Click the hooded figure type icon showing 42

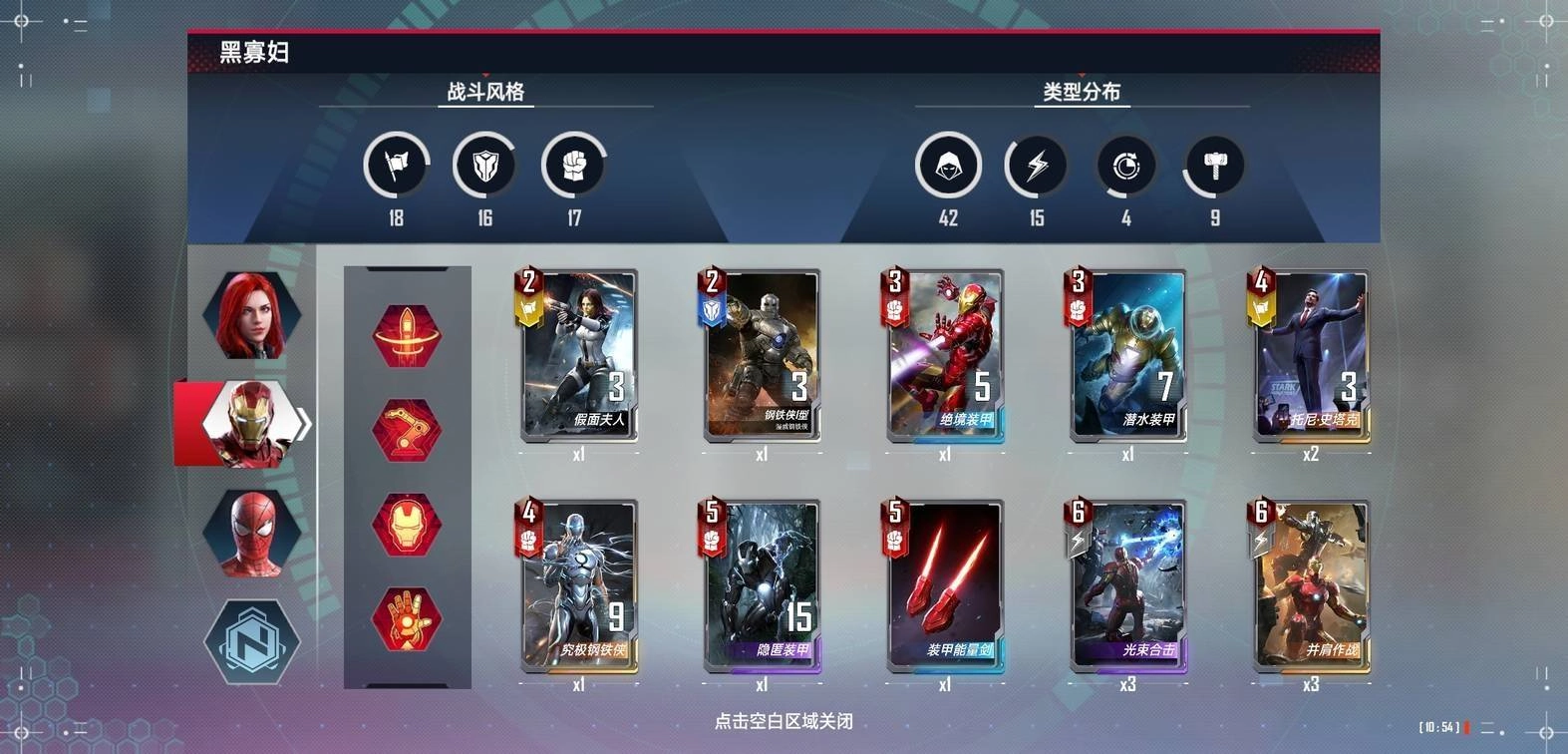click(949, 166)
